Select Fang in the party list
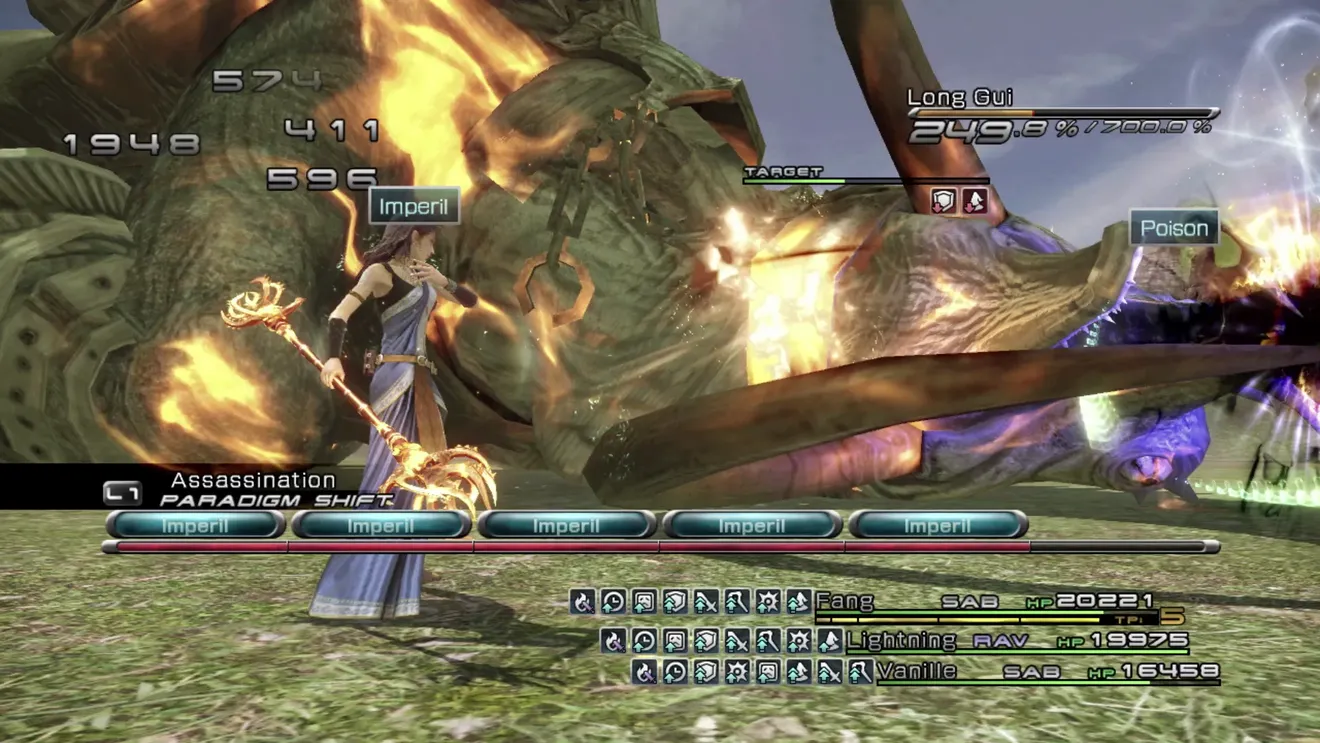 (x=845, y=601)
